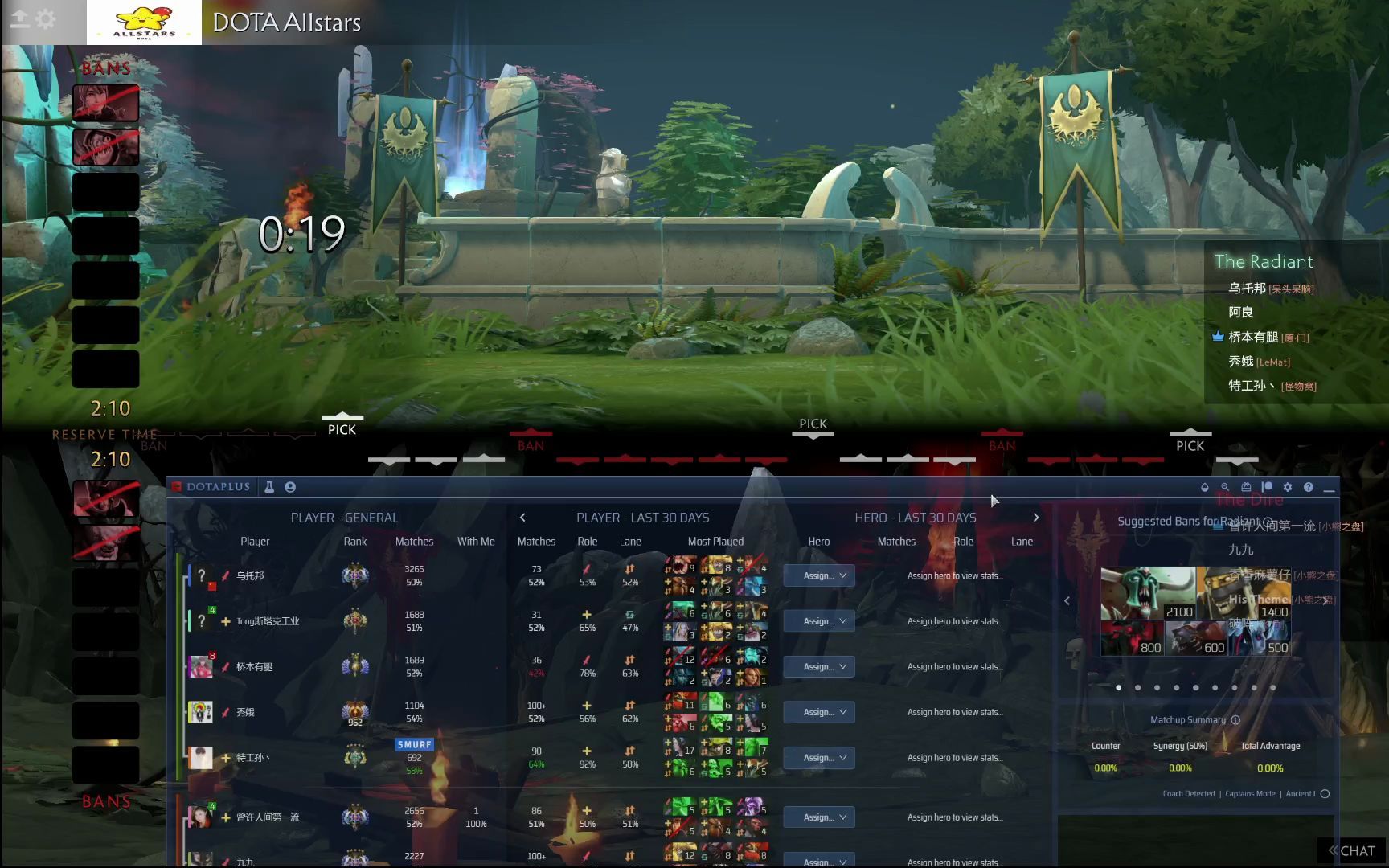Click the Patreon flag icon in the toolbar
This screenshot has width=1389, height=868.
[x=1267, y=487]
